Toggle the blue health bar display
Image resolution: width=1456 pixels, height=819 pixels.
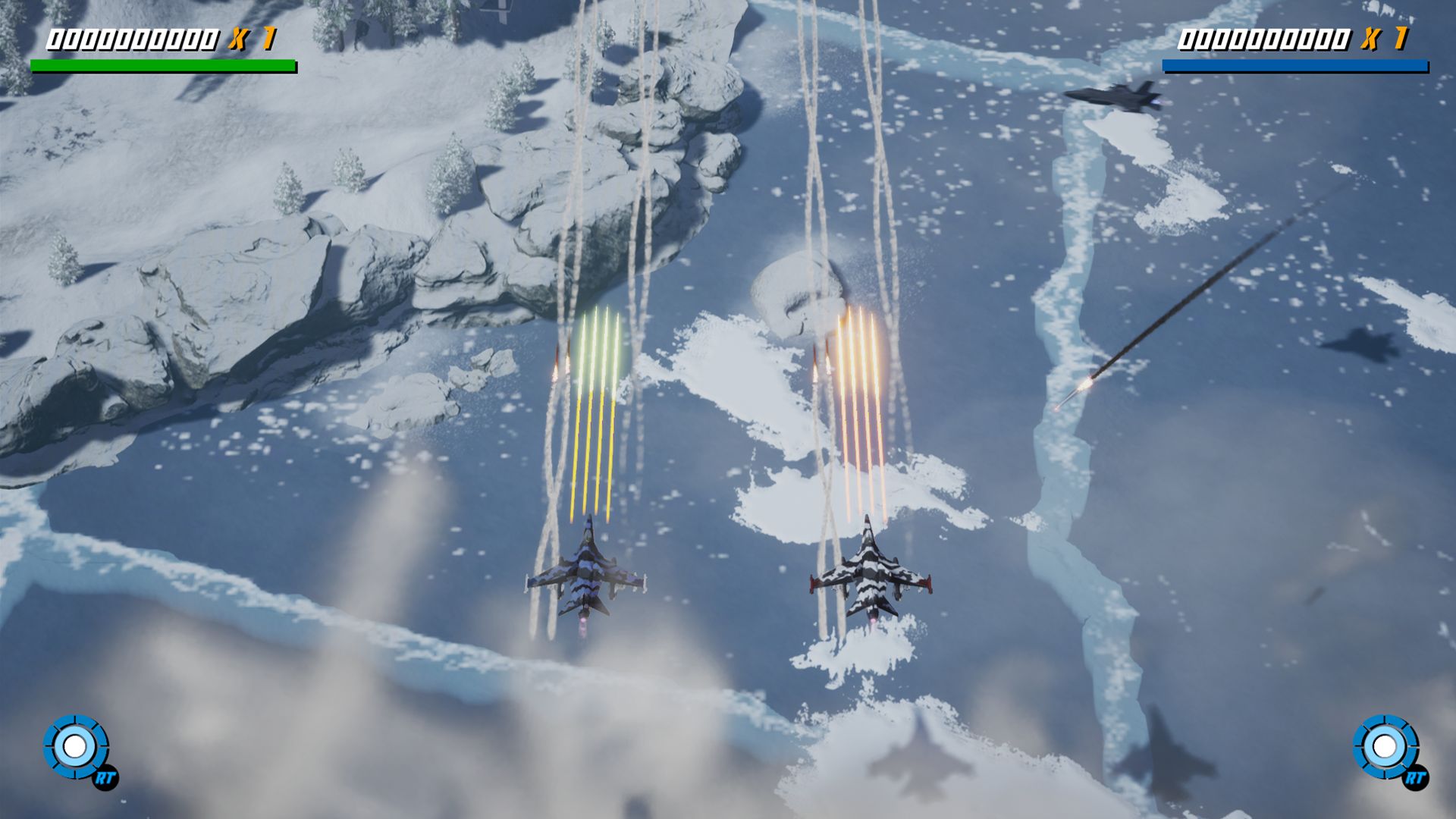1297,64
